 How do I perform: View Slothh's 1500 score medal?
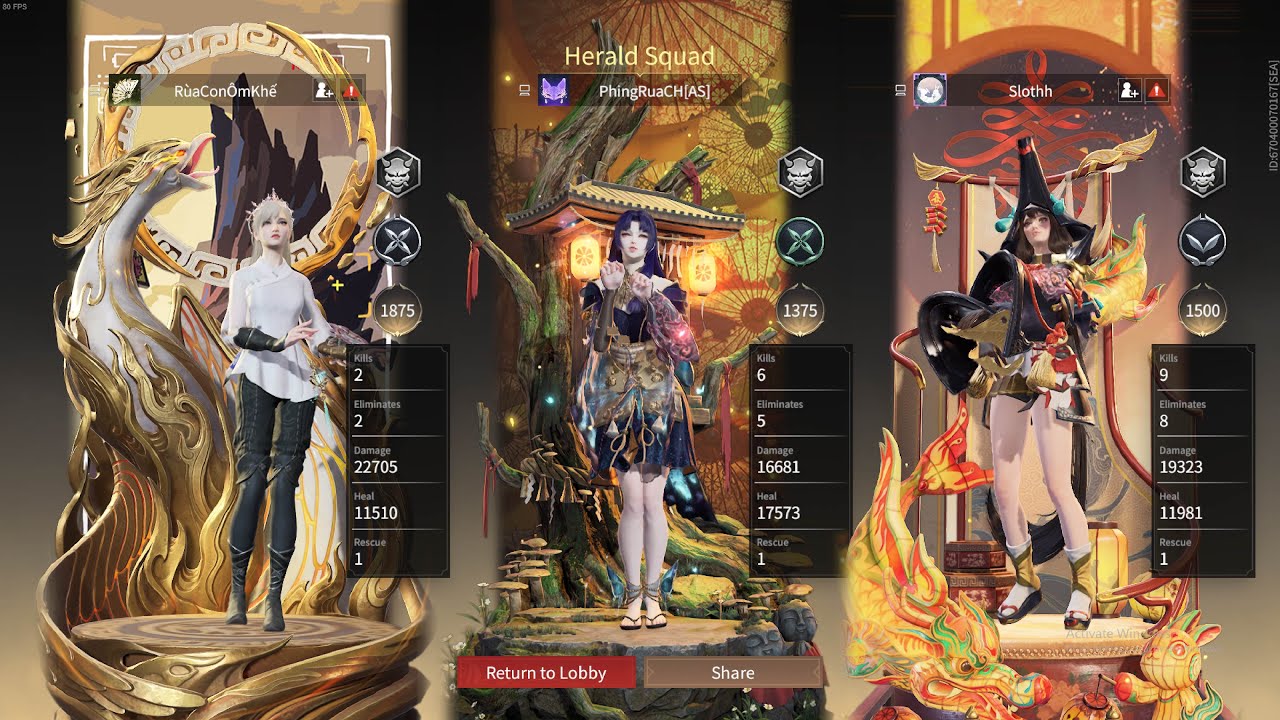pos(1202,310)
